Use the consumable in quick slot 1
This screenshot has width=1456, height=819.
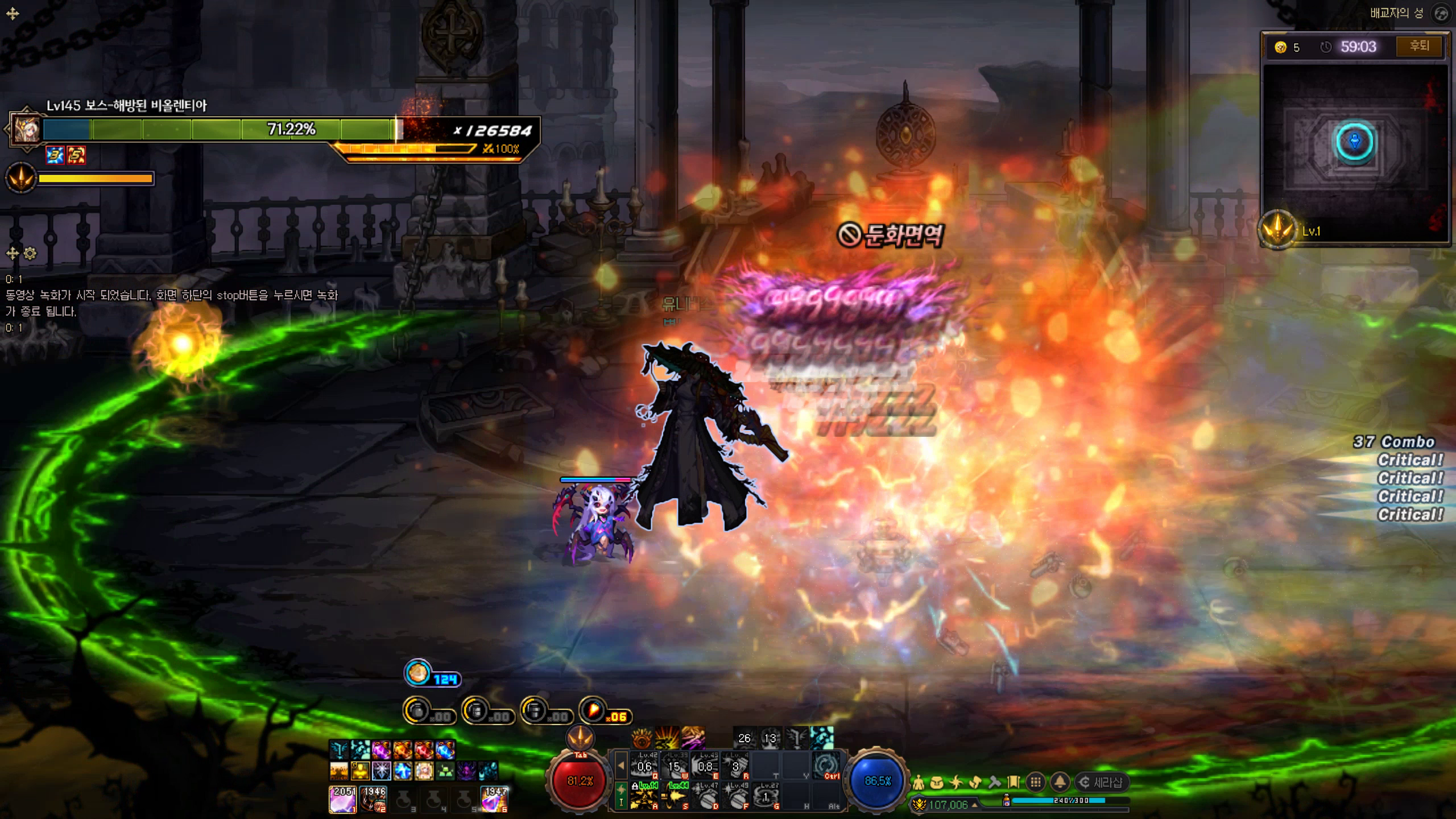point(343,799)
